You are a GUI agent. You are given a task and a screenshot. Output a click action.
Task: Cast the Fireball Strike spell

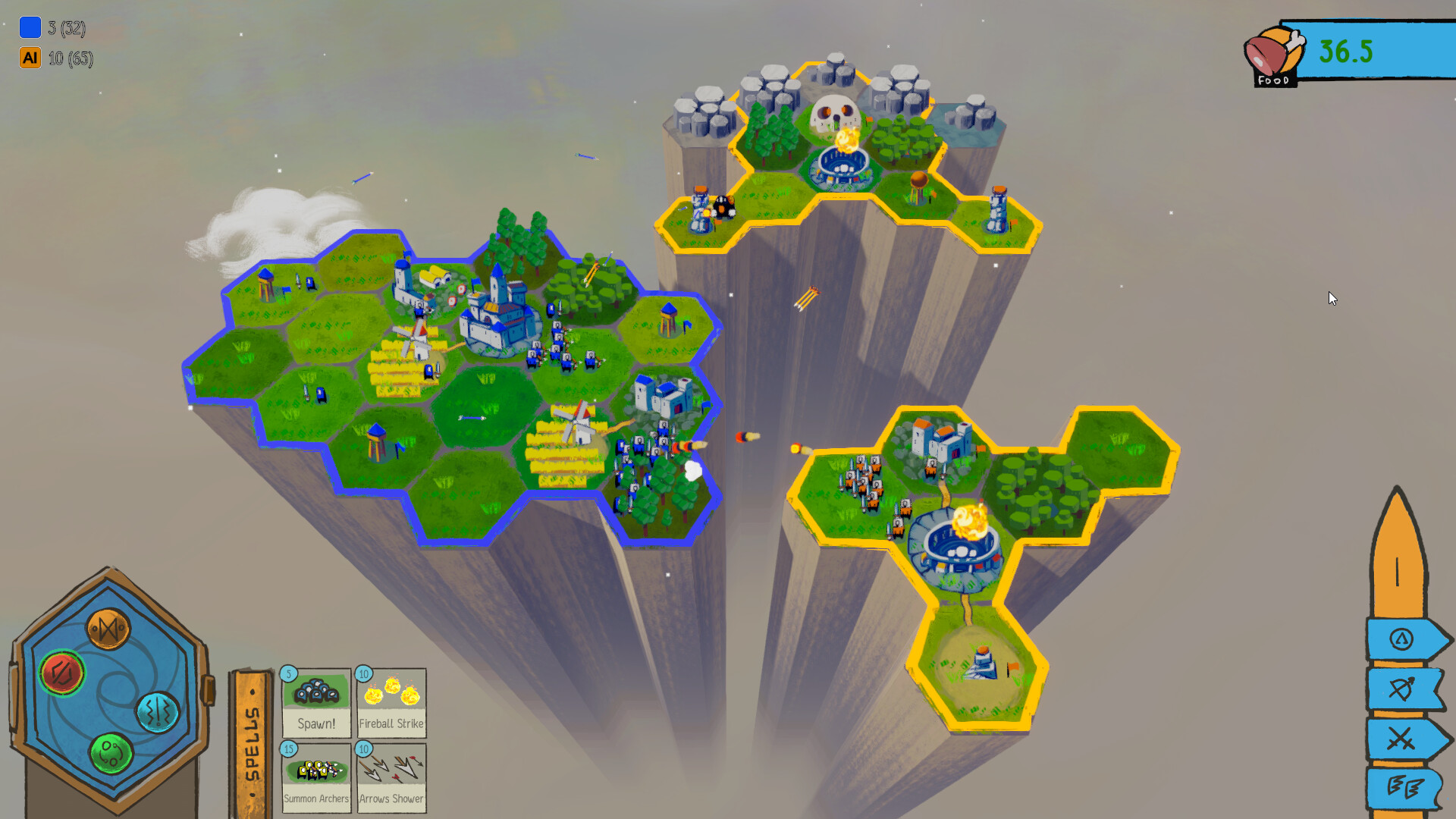[x=391, y=703]
